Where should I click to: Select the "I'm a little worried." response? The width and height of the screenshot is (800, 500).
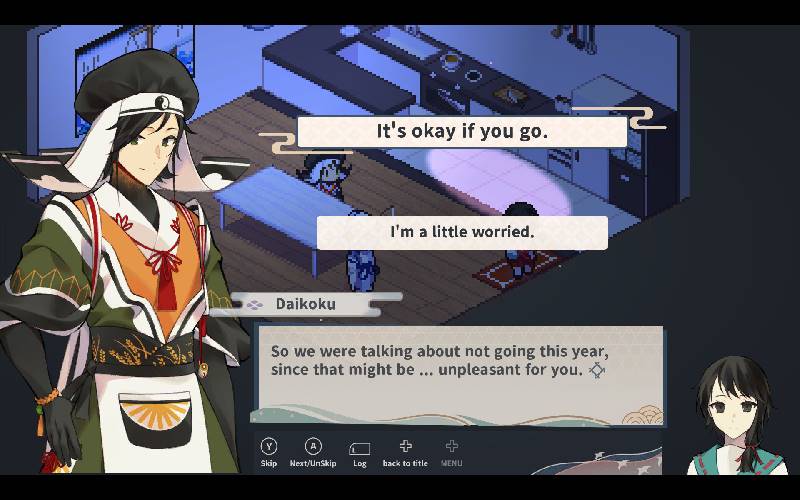pos(462,232)
